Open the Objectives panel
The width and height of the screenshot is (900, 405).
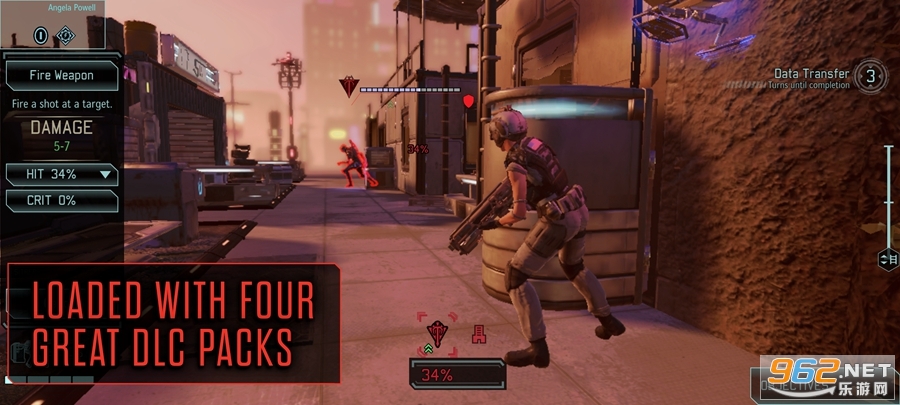(x=795, y=384)
